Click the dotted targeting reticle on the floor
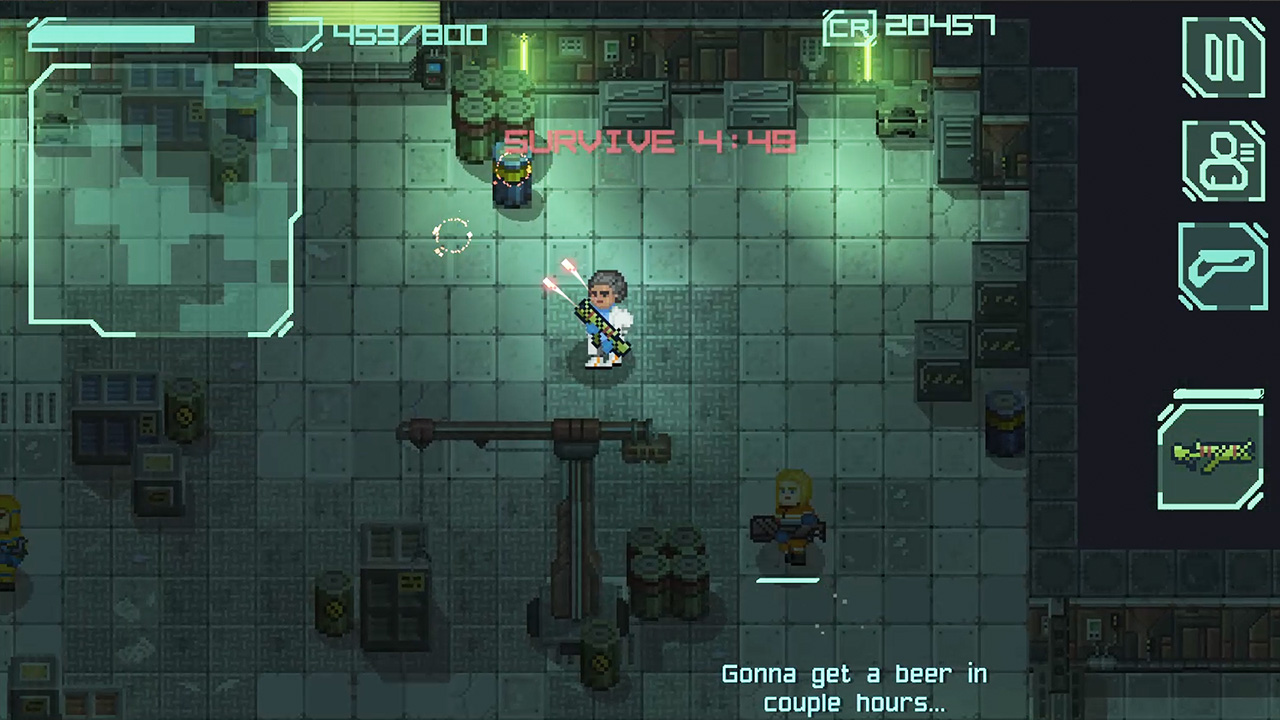Viewport: 1280px width, 720px height. pos(452,237)
